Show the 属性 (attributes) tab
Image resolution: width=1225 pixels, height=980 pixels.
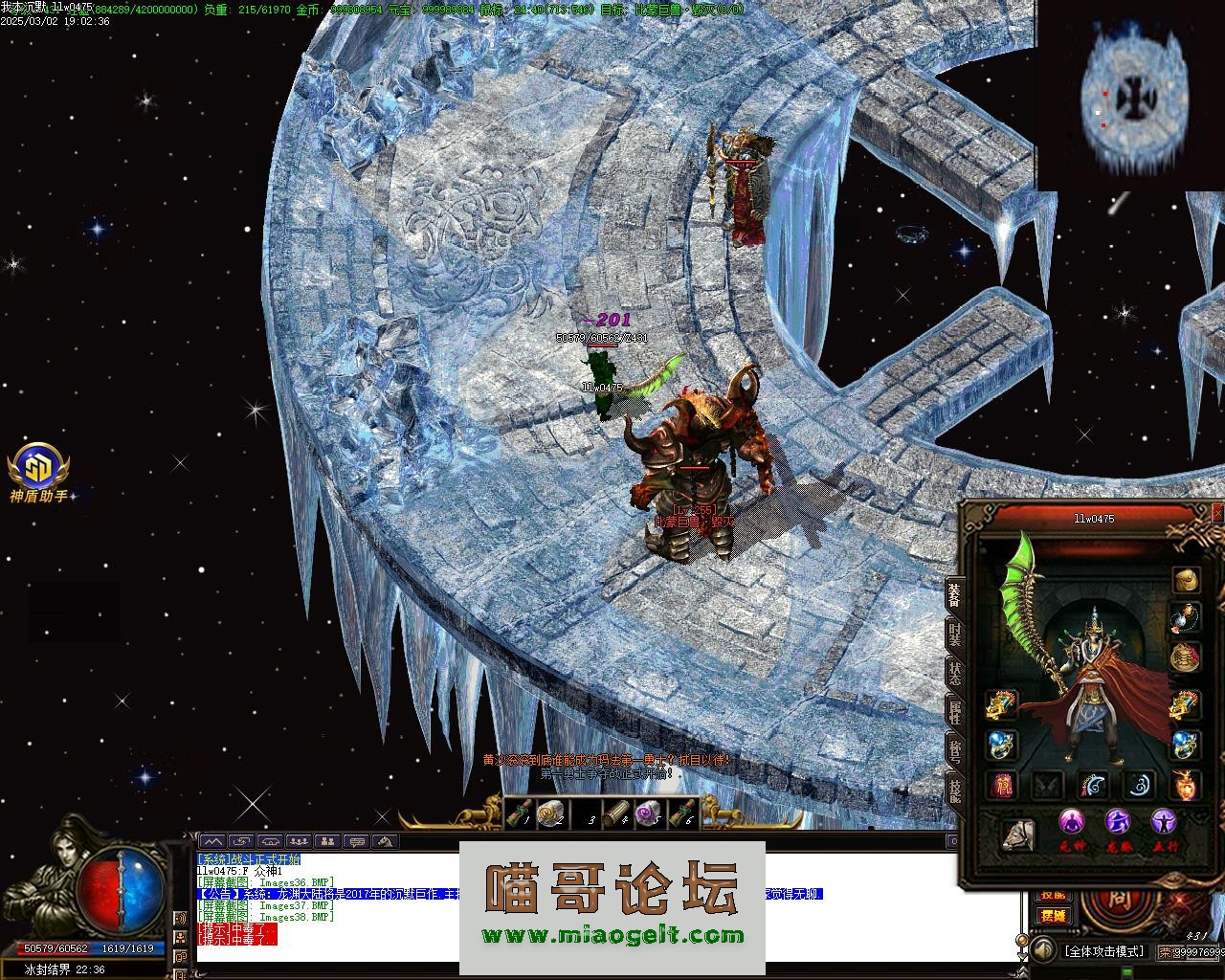click(954, 710)
